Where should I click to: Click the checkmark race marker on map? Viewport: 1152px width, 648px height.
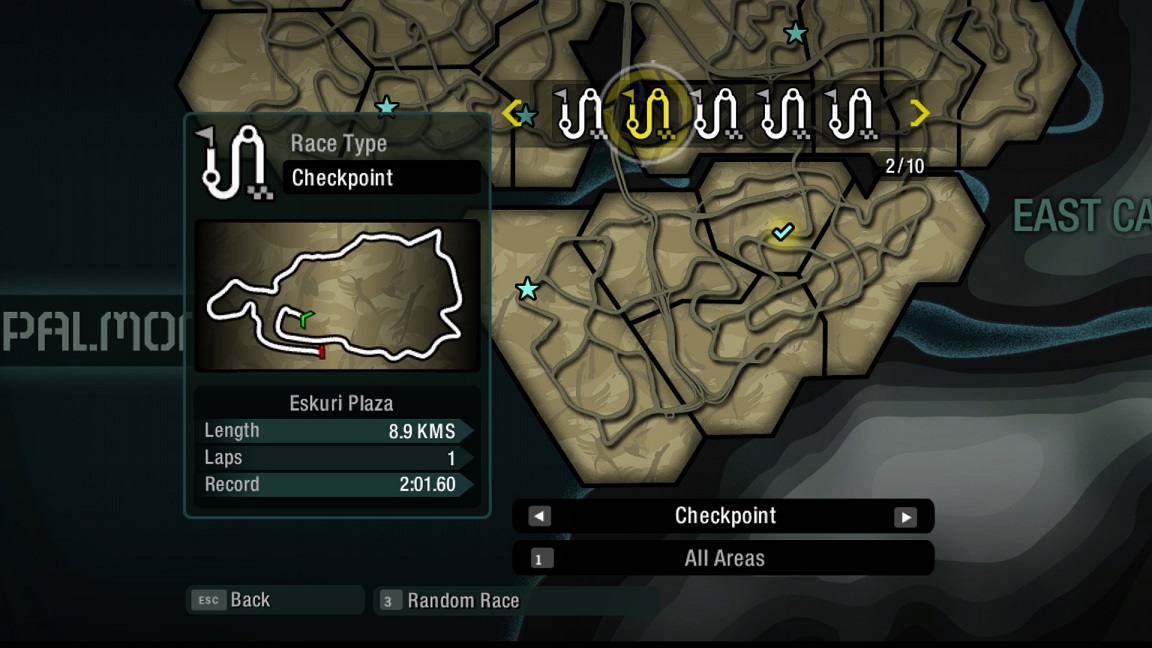(783, 232)
